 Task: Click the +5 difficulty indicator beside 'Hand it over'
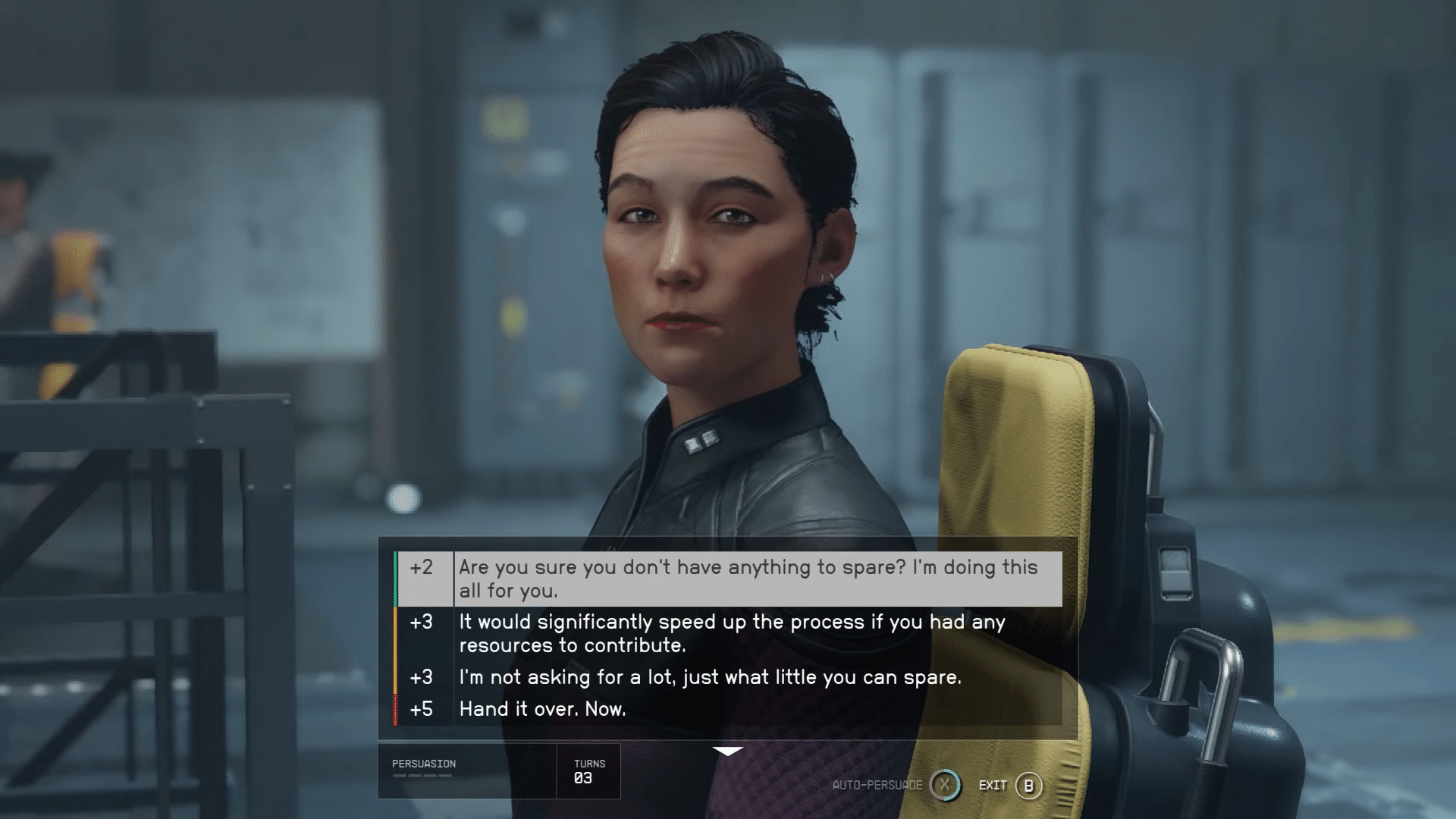click(x=422, y=709)
